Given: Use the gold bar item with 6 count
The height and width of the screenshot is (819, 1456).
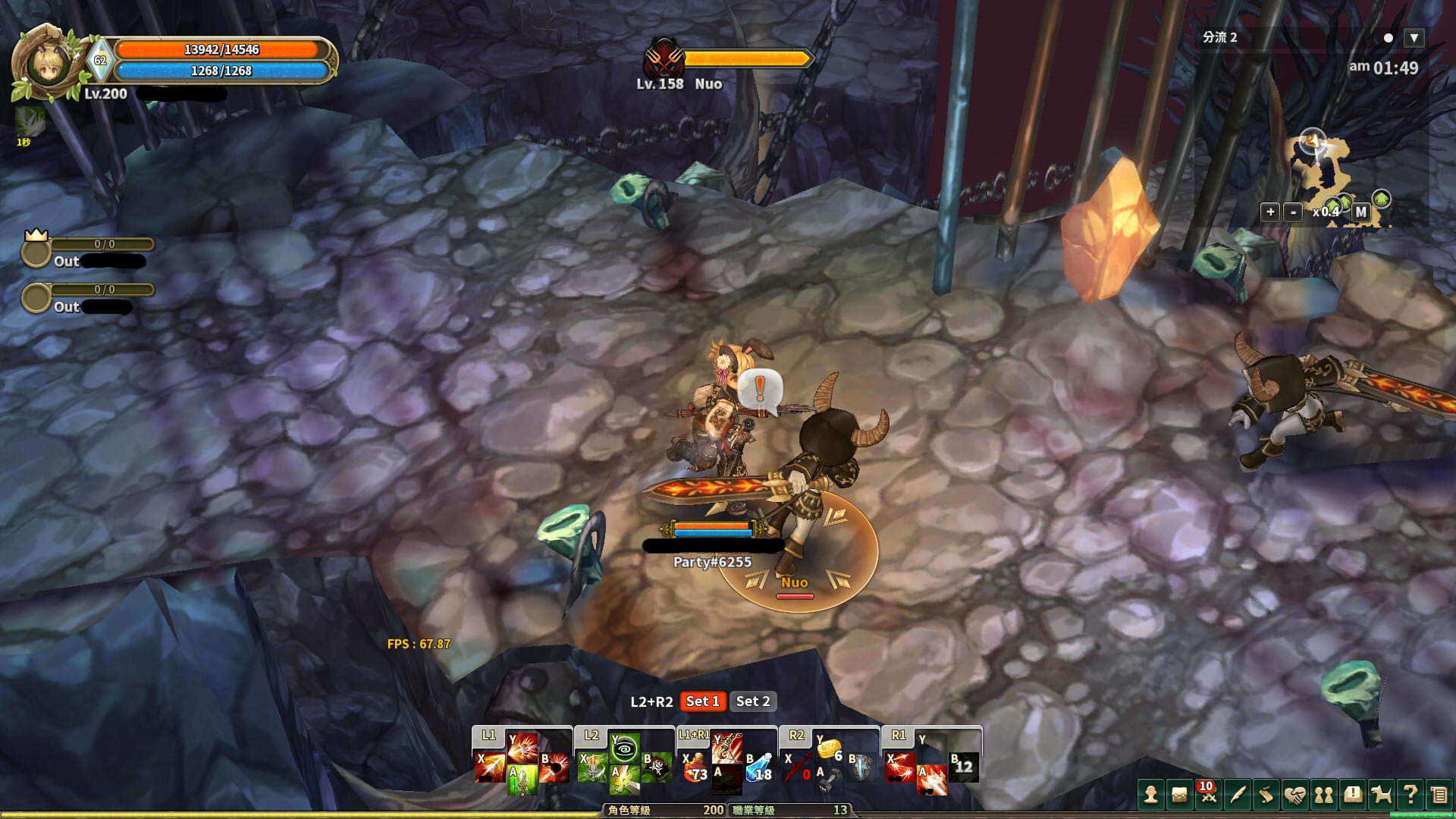Looking at the screenshot, I should point(829,749).
